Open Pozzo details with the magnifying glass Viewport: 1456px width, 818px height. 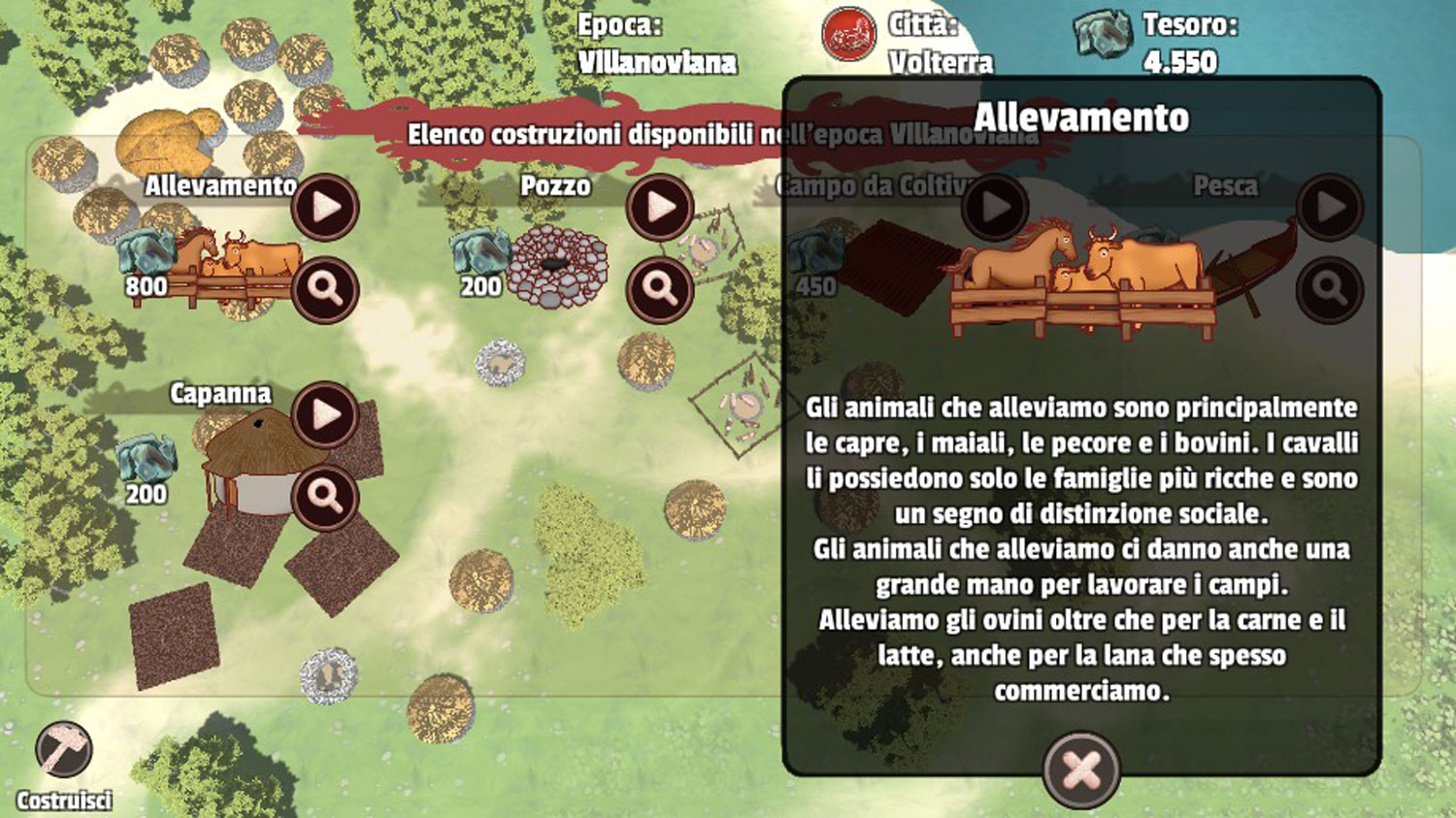point(660,289)
